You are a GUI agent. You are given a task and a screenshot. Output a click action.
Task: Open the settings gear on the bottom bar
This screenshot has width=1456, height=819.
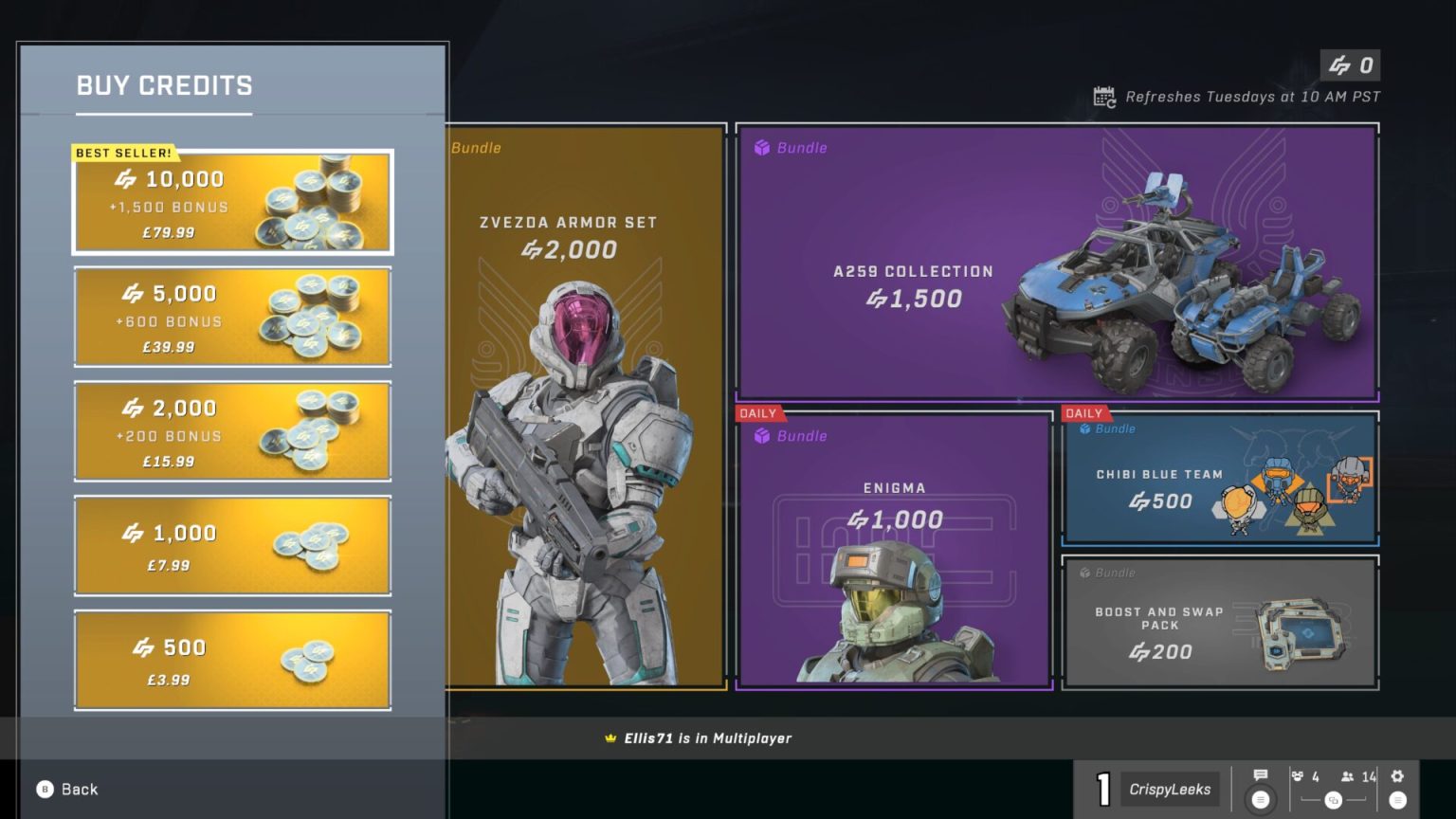pyautogui.click(x=1398, y=775)
